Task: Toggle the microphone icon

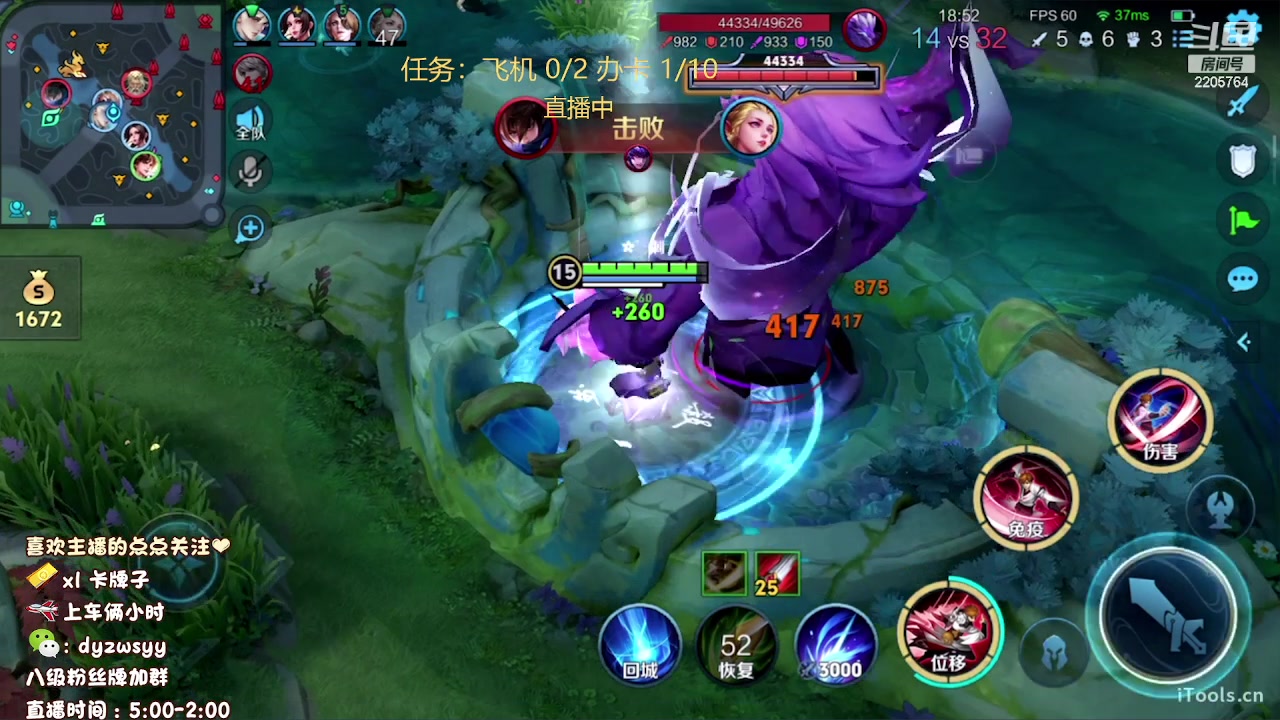Action: point(250,172)
